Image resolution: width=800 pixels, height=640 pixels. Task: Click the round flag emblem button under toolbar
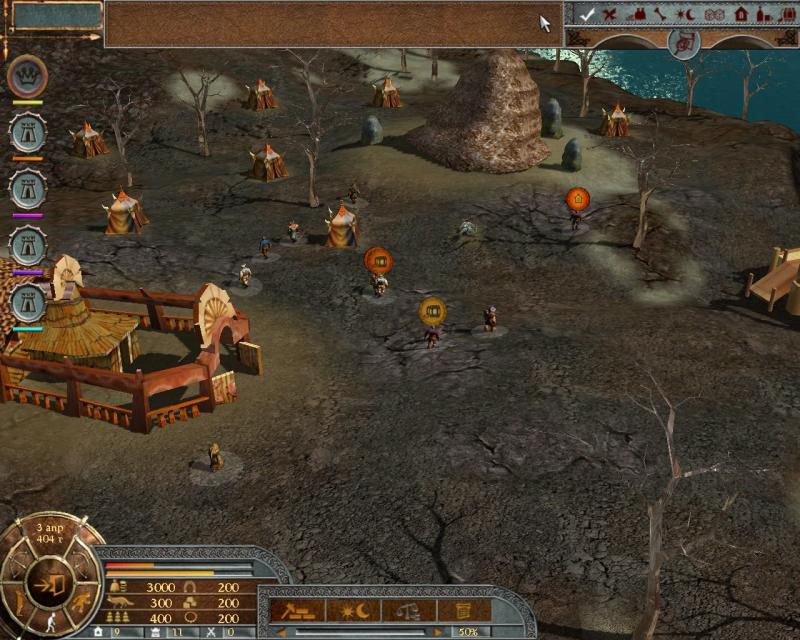pyautogui.click(x=683, y=43)
